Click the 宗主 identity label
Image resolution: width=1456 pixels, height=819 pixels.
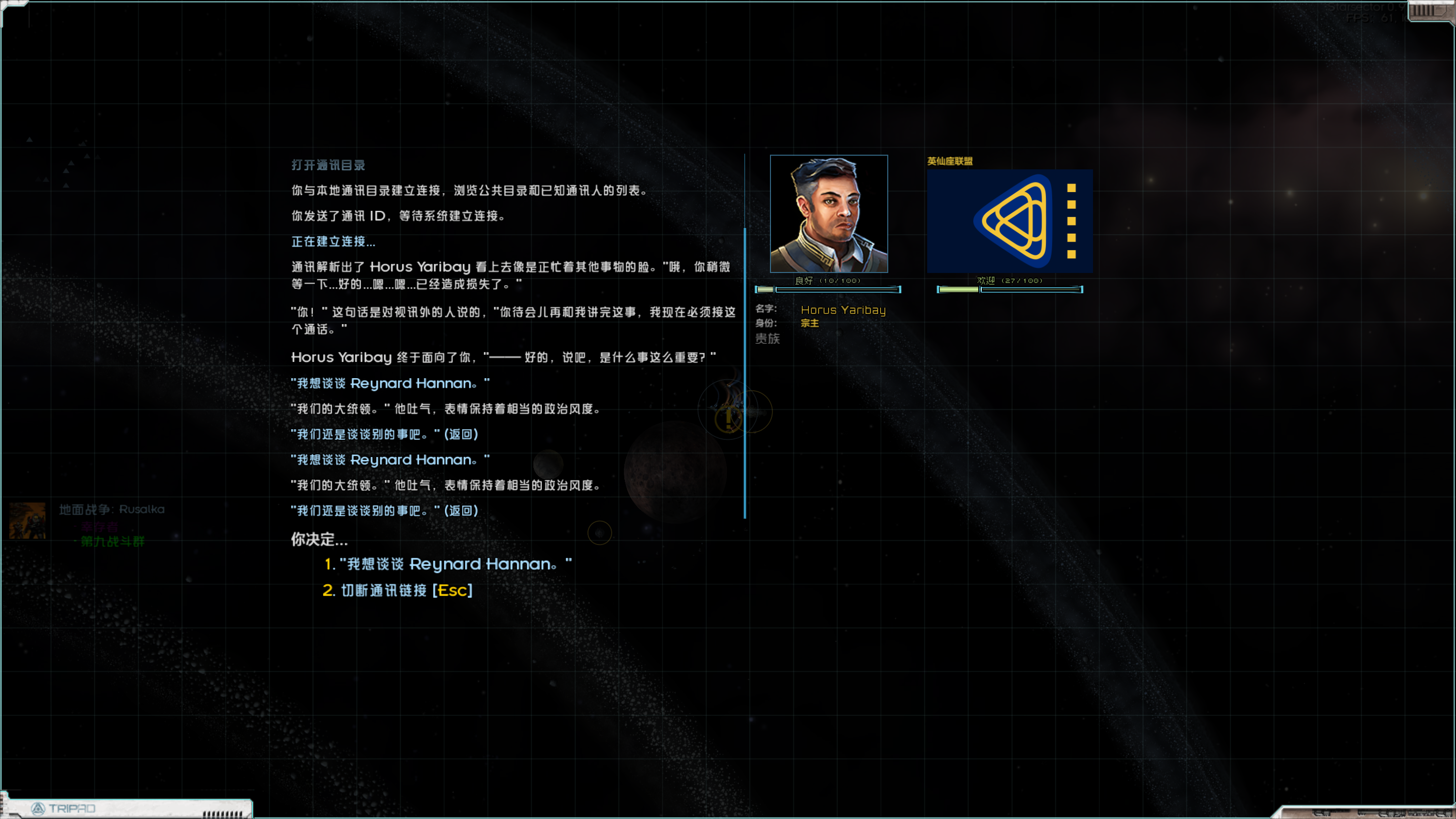pos(809,324)
